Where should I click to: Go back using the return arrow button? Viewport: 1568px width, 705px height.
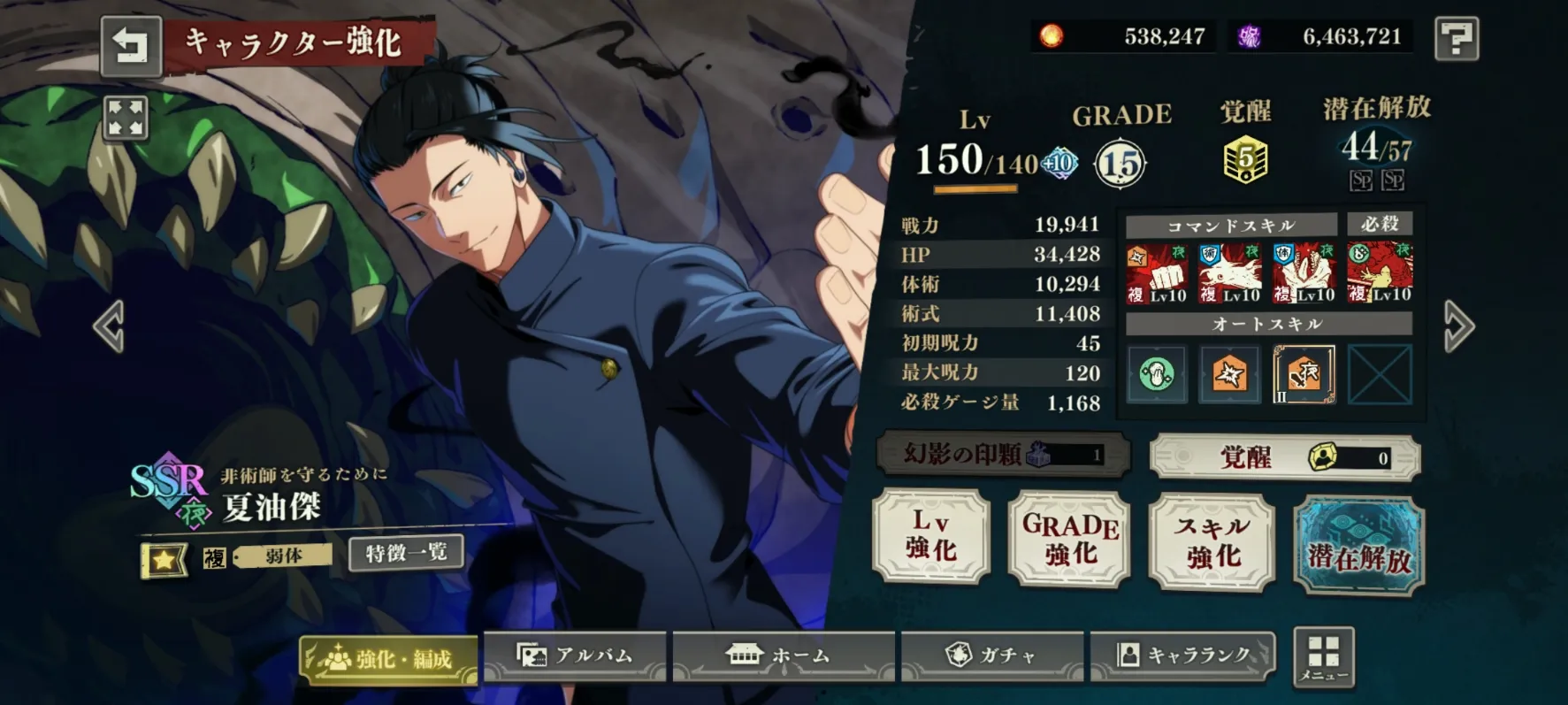(x=131, y=44)
